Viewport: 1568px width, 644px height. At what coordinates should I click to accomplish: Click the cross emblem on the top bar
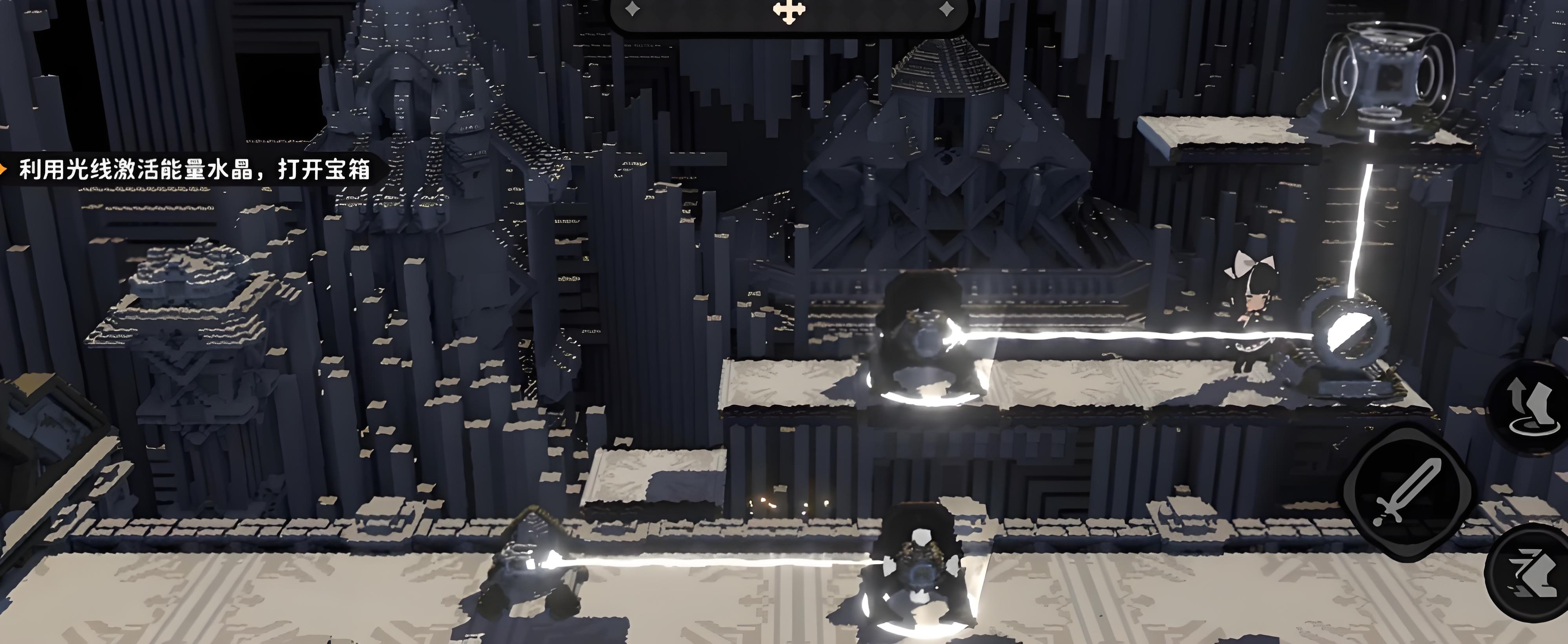coord(789,10)
